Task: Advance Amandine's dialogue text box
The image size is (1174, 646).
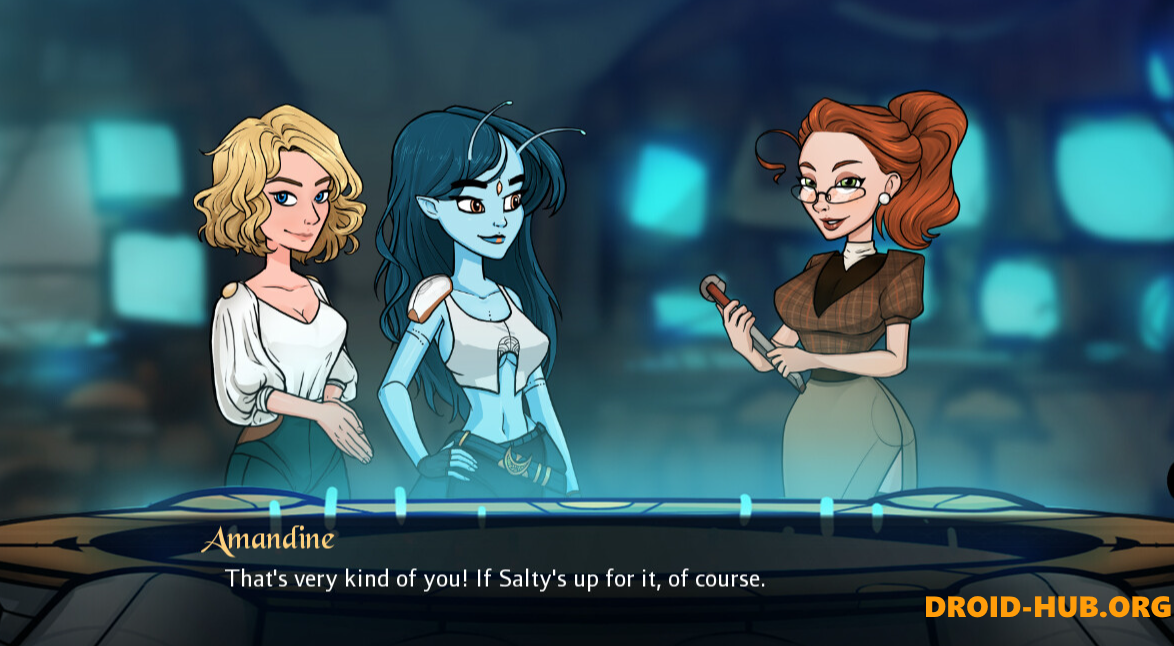Action: (495, 578)
